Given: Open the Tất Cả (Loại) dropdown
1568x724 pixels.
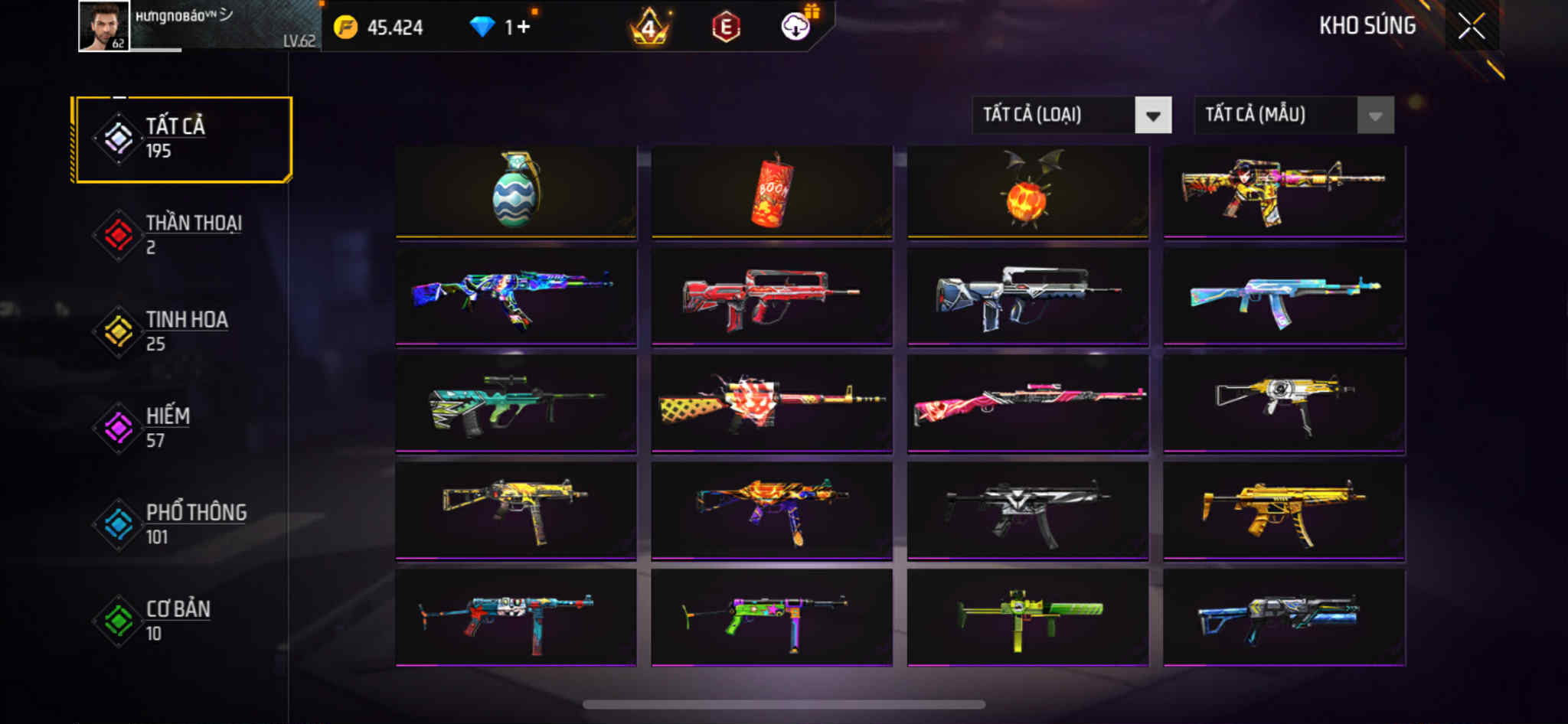Looking at the screenshot, I should (x=1071, y=116).
